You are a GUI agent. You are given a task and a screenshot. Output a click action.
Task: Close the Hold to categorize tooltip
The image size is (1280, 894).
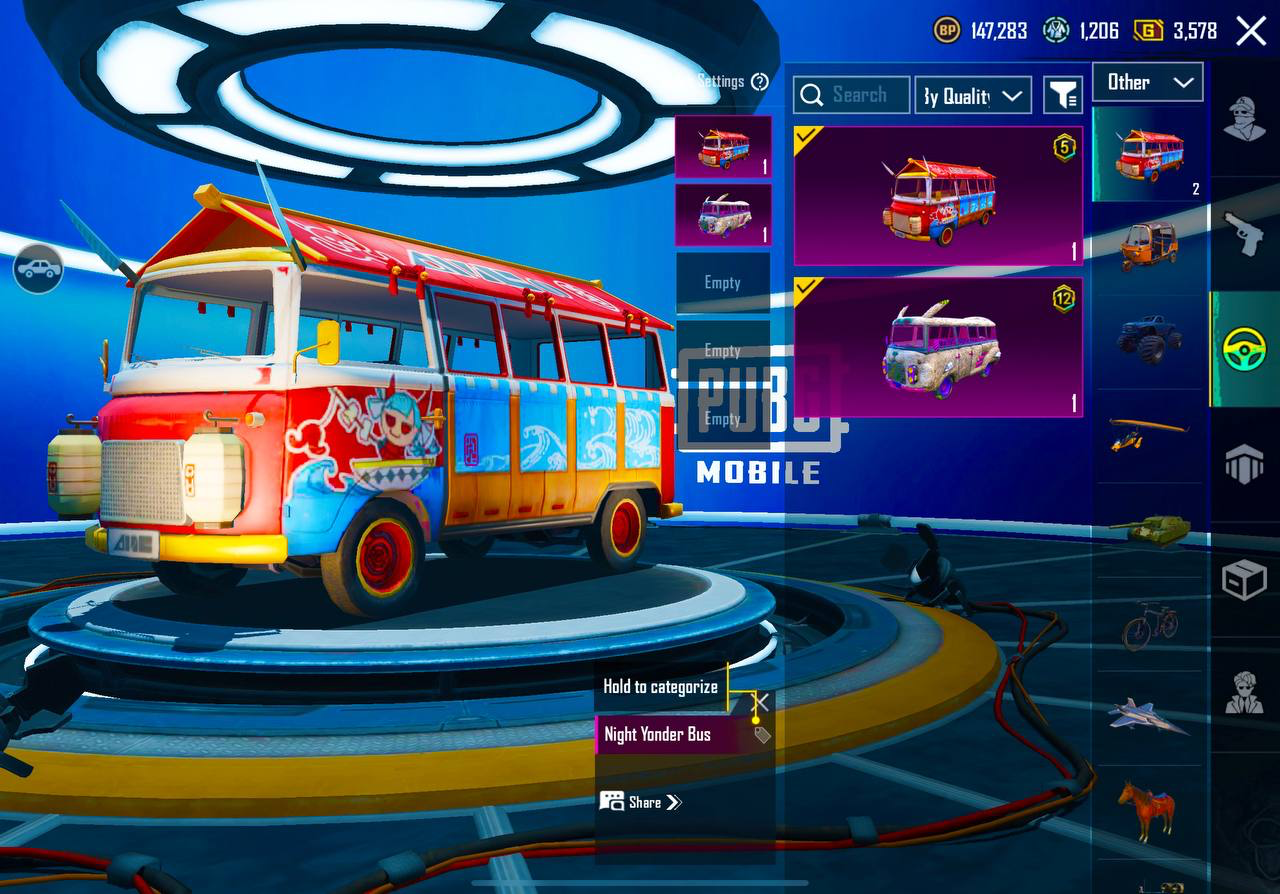761,702
